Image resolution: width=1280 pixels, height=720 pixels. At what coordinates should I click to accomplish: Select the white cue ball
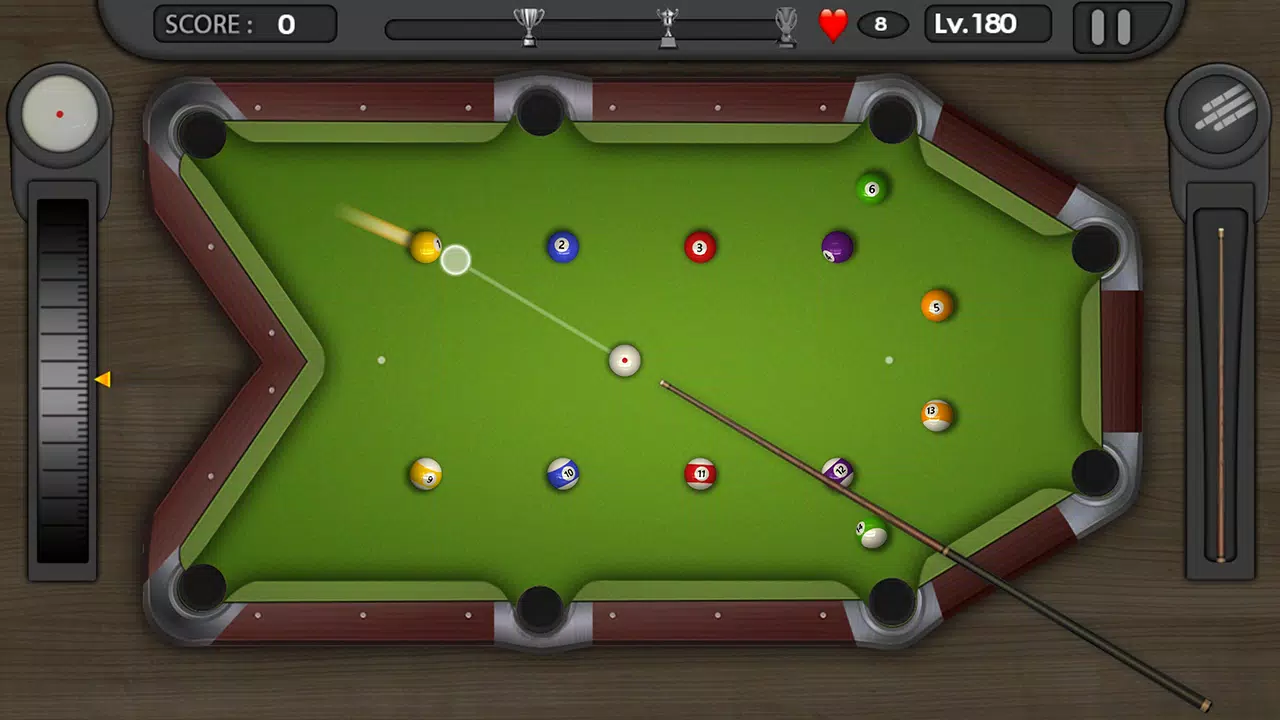point(624,360)
